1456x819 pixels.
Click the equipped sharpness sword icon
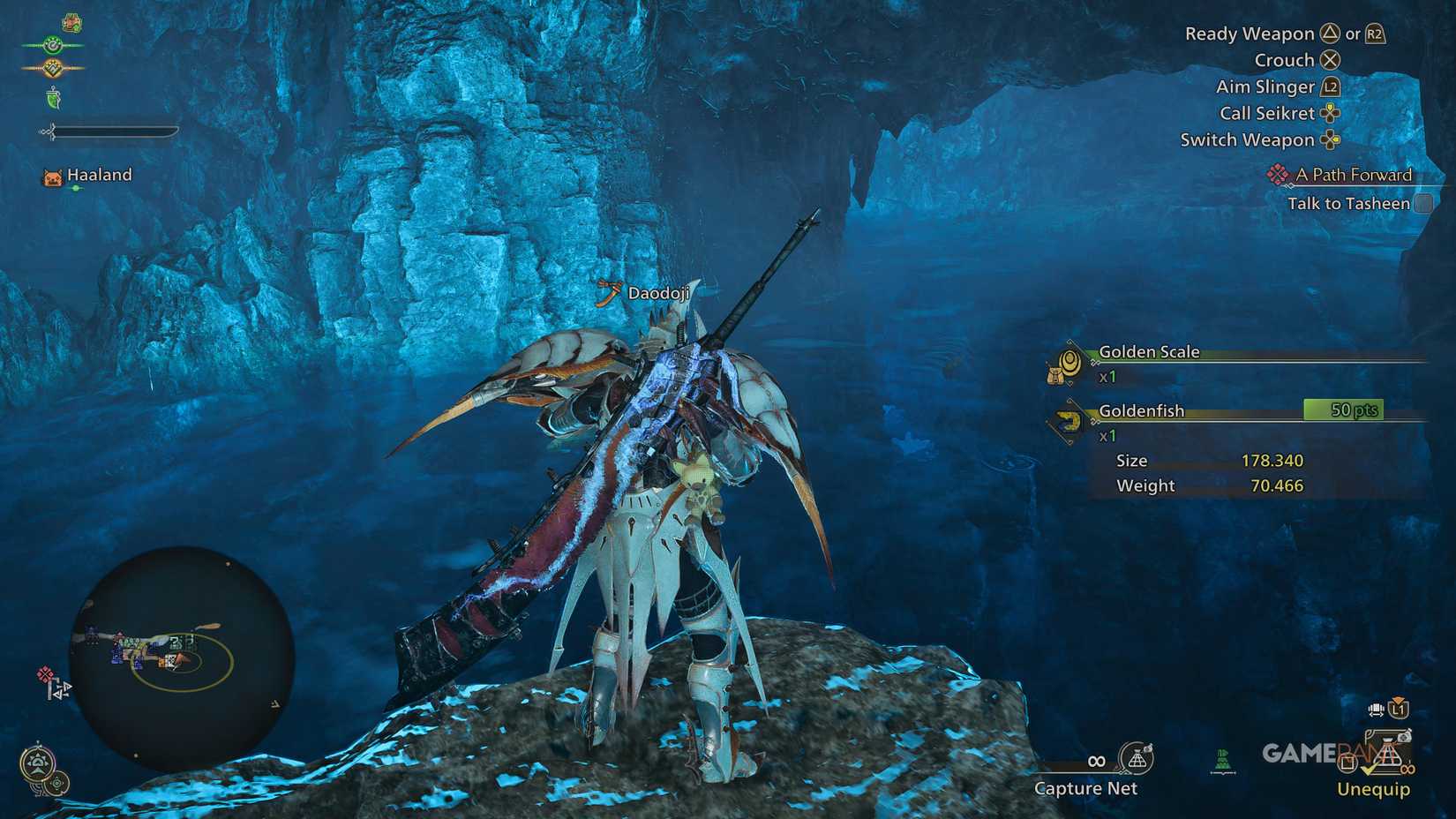click(50, 131)
